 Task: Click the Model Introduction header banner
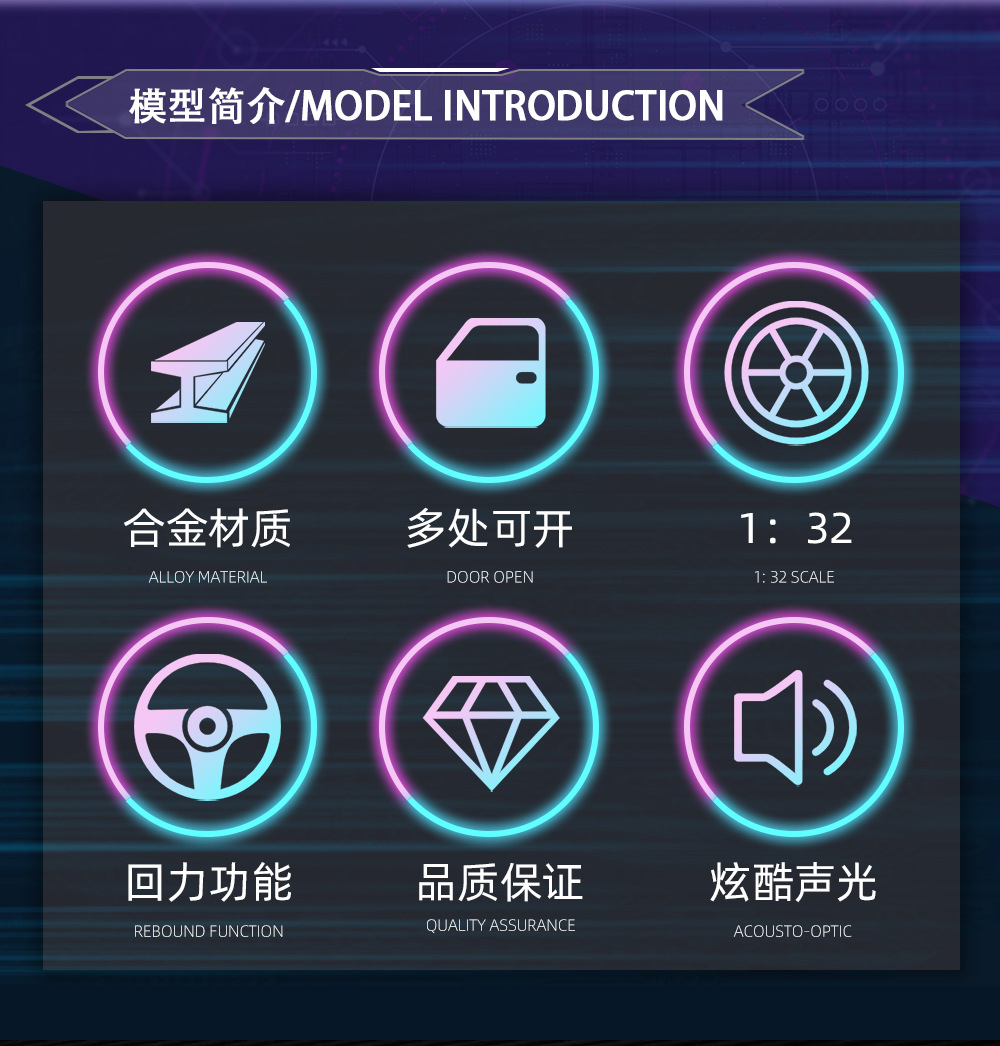coord(425,106)
